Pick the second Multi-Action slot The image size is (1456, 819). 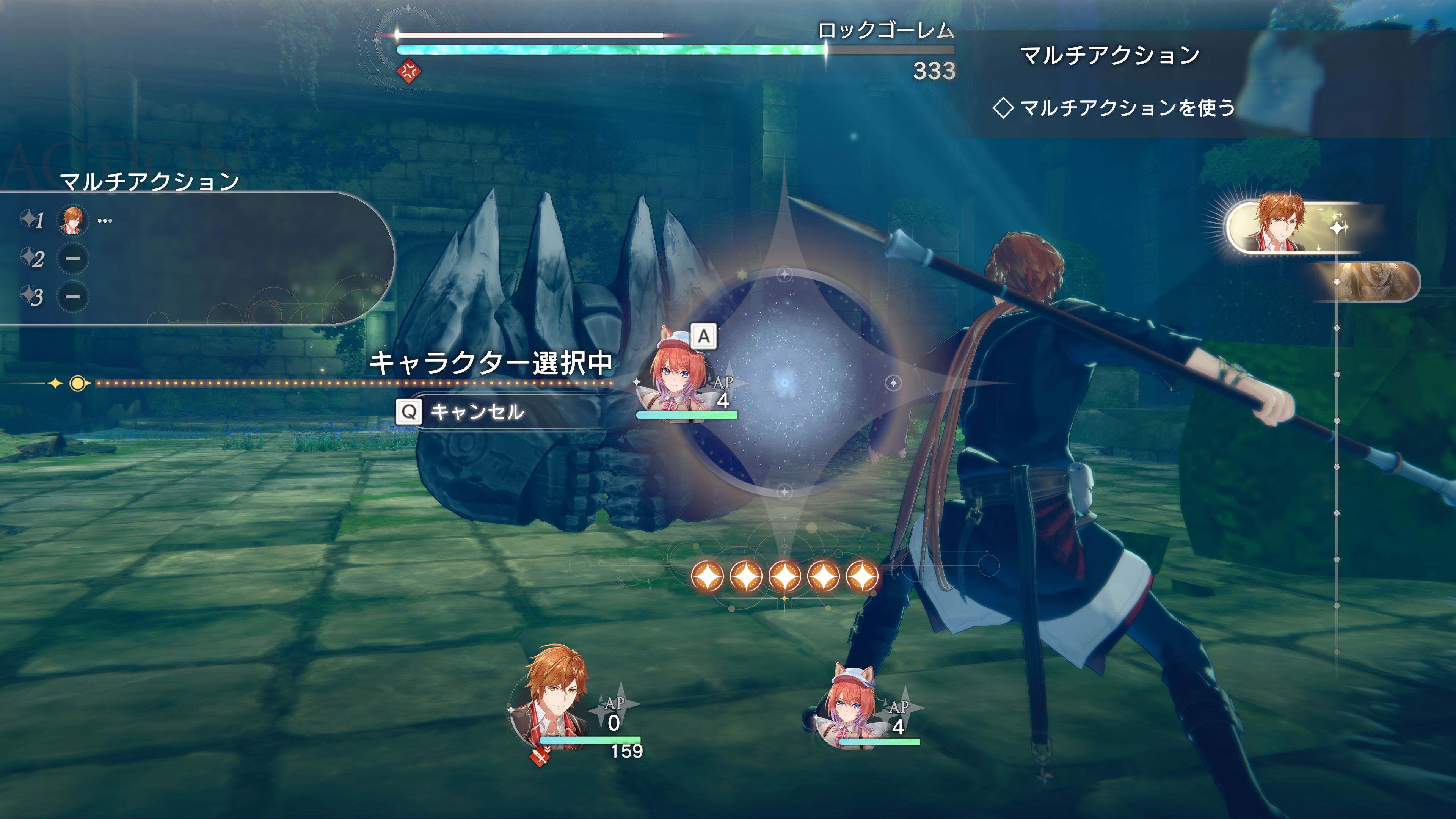72,259
